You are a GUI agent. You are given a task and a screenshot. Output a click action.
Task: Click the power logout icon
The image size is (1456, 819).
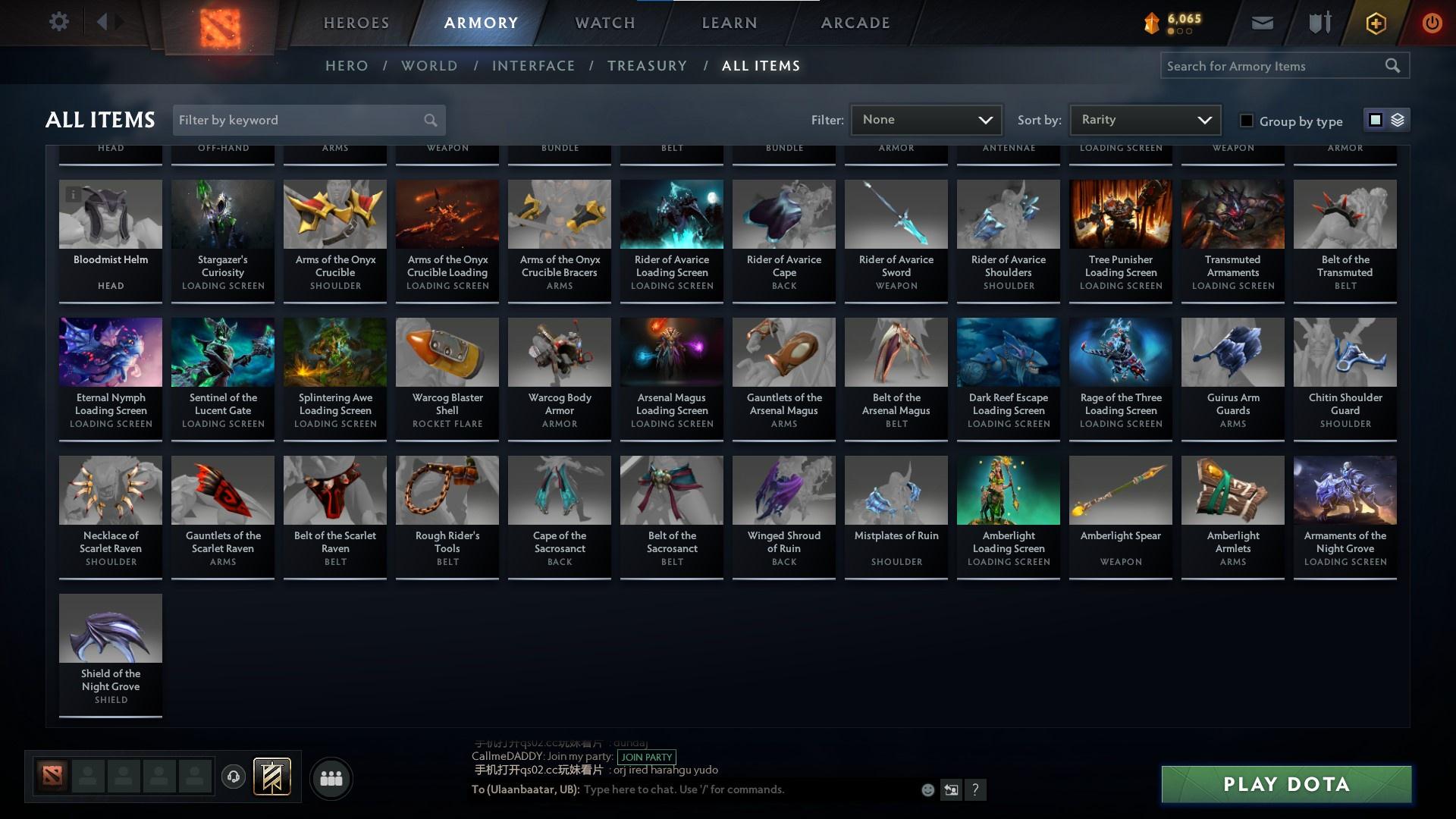coord(1432,22)
